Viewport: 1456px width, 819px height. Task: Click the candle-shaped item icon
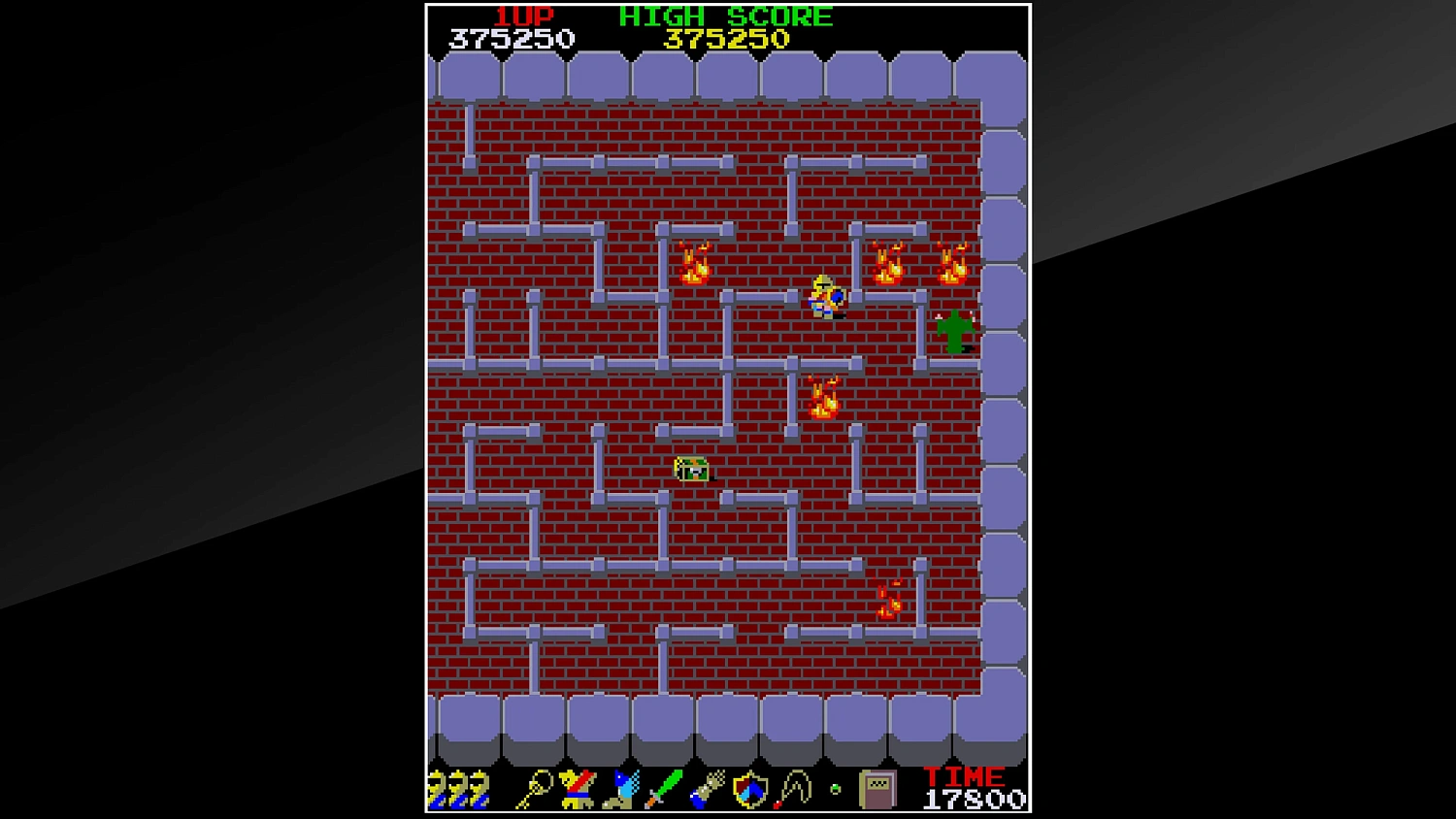[793, 788]
